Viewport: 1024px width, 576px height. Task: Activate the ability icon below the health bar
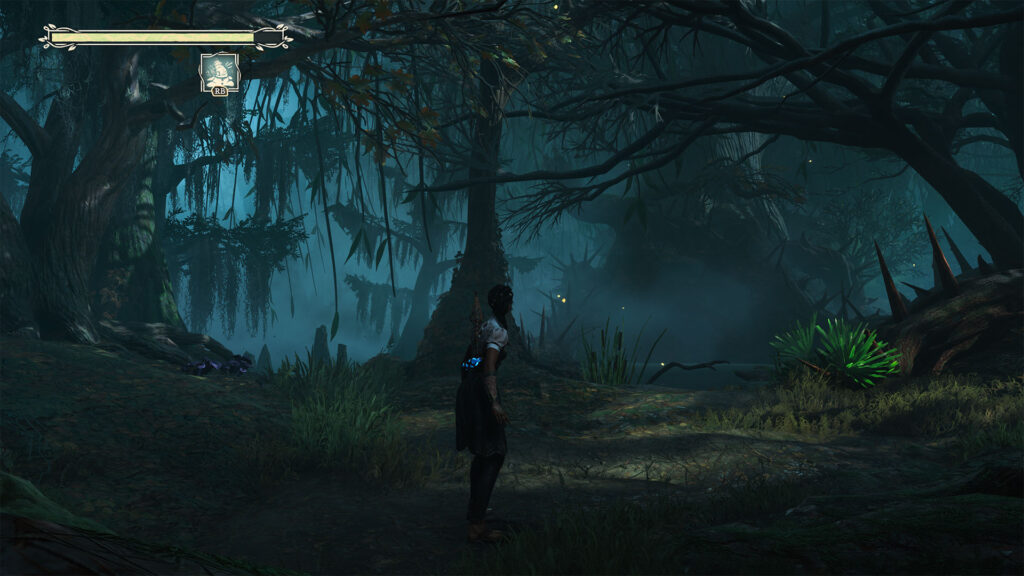click(x=219, y=72)
